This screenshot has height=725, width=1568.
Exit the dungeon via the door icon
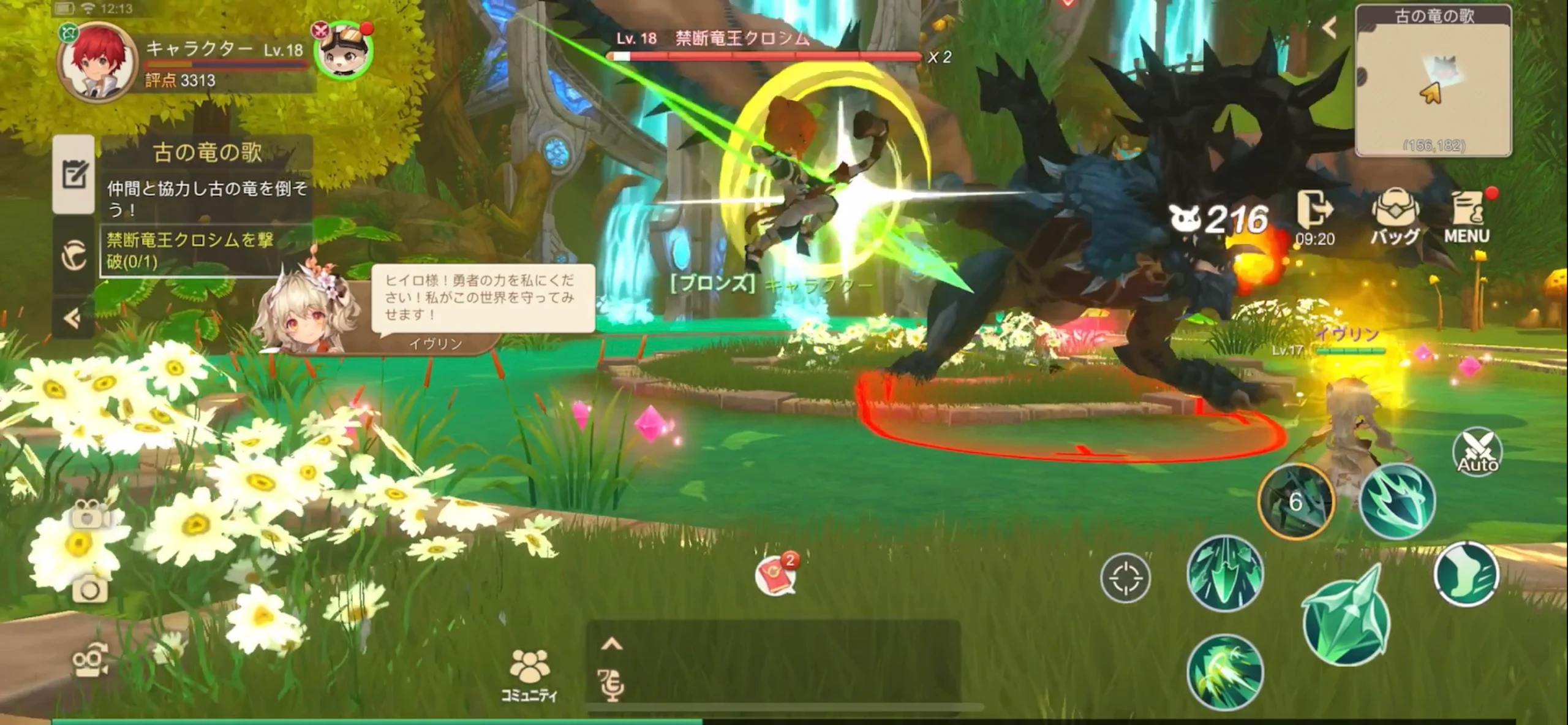click(x=1314, y=216)
